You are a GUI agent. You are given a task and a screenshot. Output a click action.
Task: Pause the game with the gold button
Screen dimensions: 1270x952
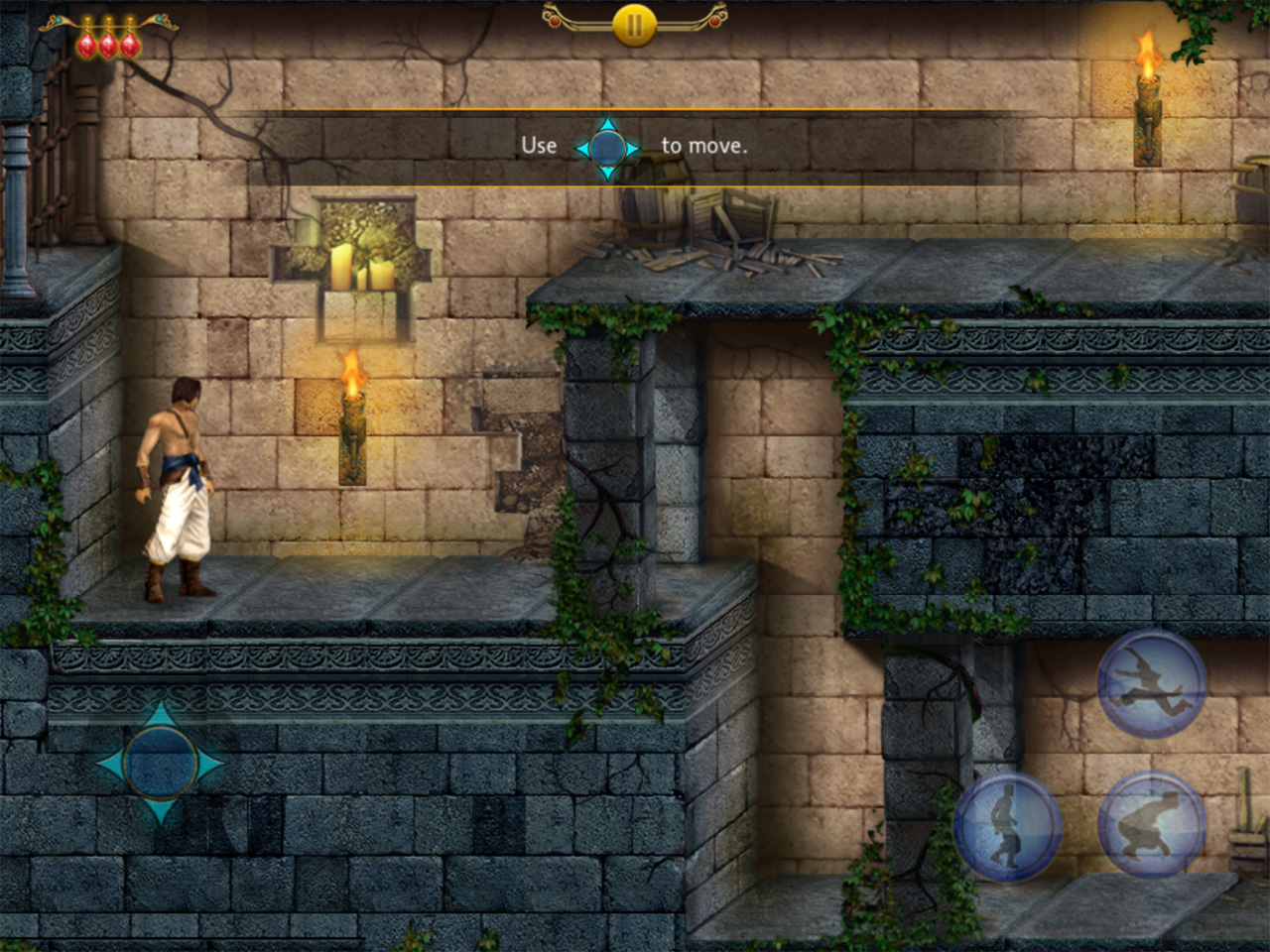point(634,24)
